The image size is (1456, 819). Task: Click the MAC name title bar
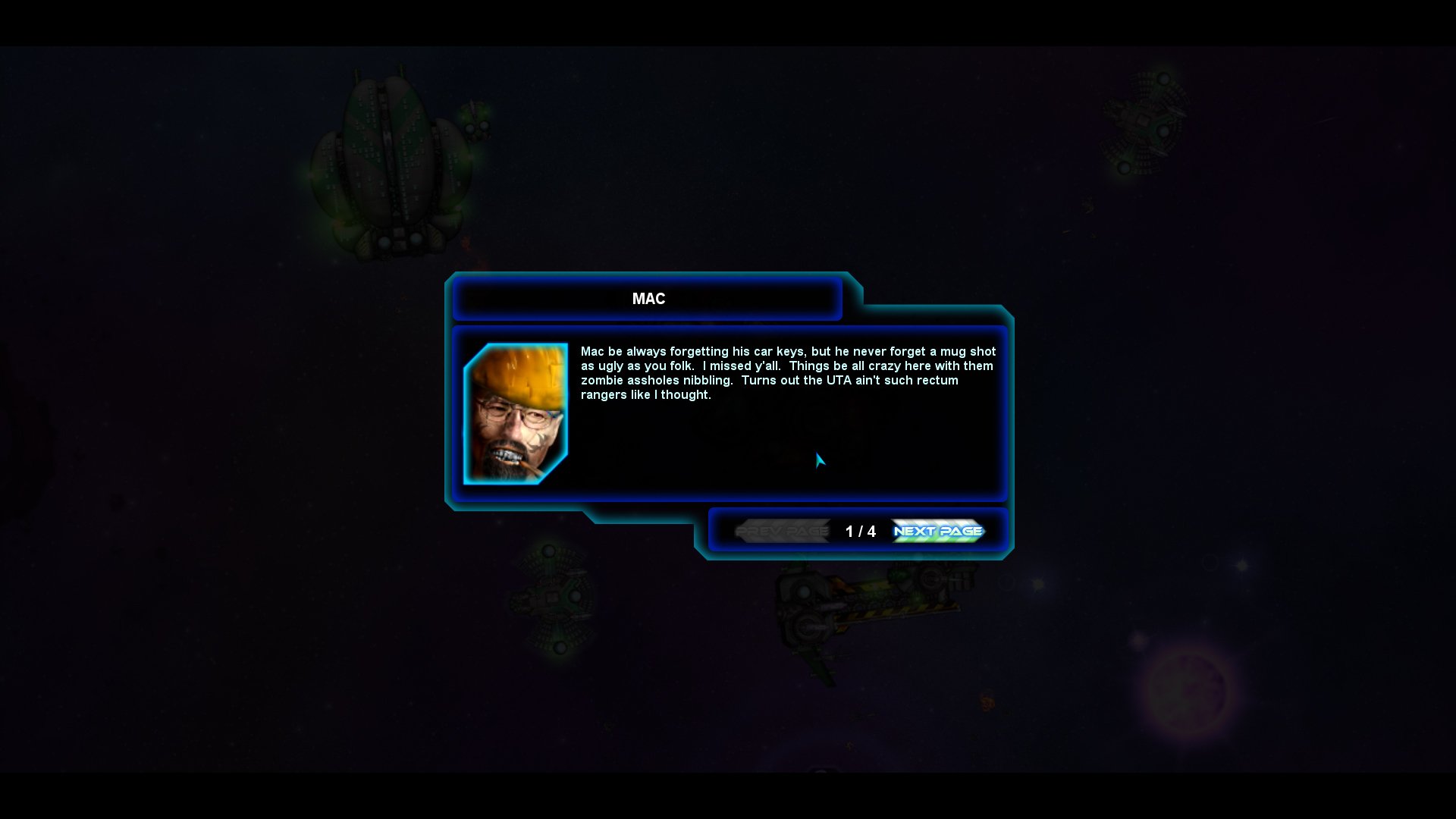click(x=648, y=299)
